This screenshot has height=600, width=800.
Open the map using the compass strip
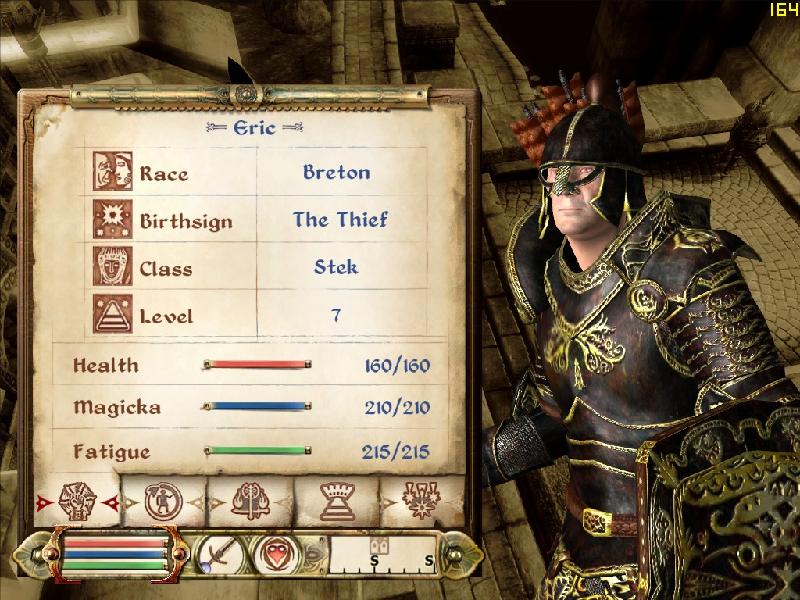(x=384, y=554)
